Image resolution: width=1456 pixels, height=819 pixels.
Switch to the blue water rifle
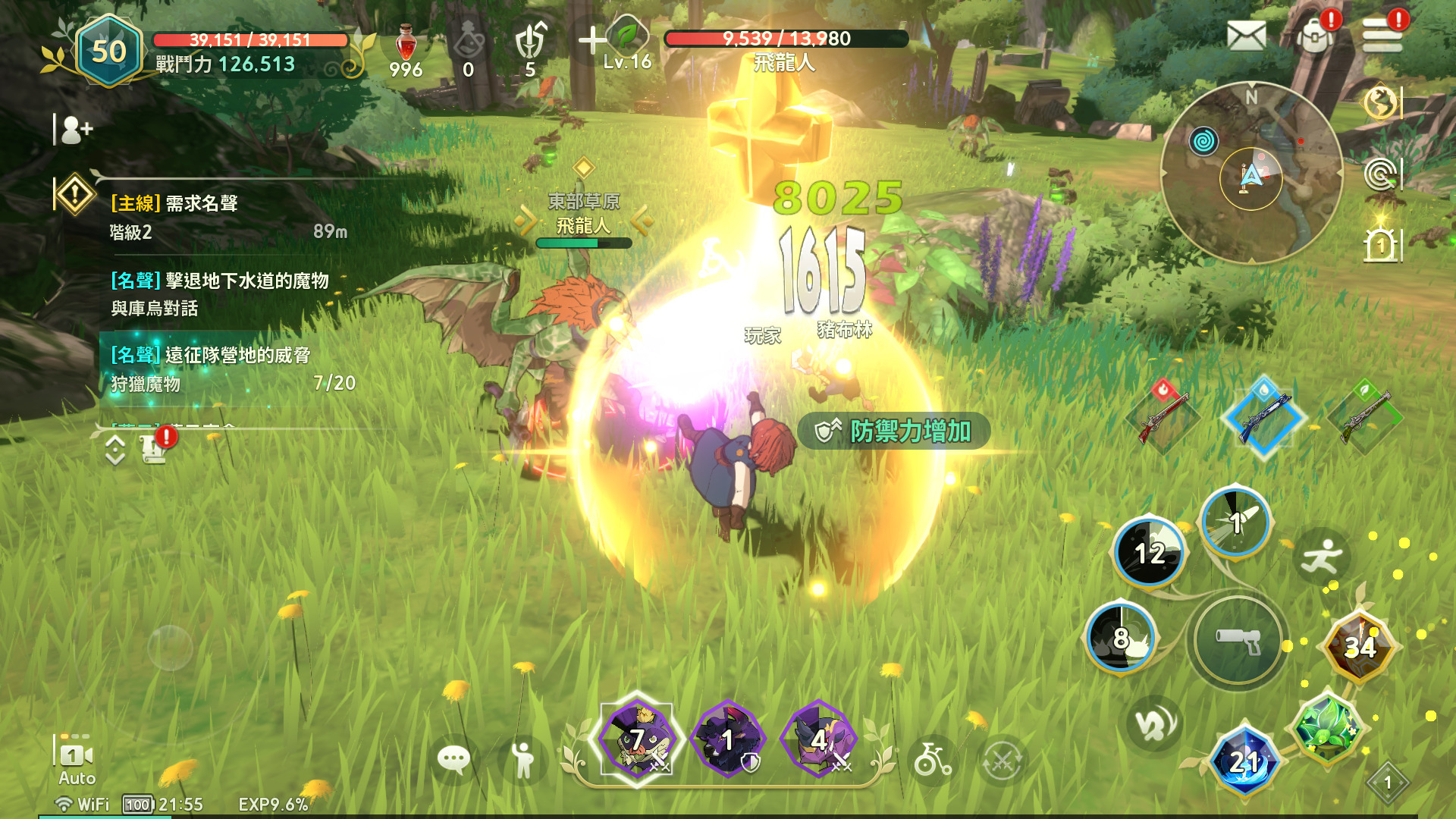coord(1263,416)
